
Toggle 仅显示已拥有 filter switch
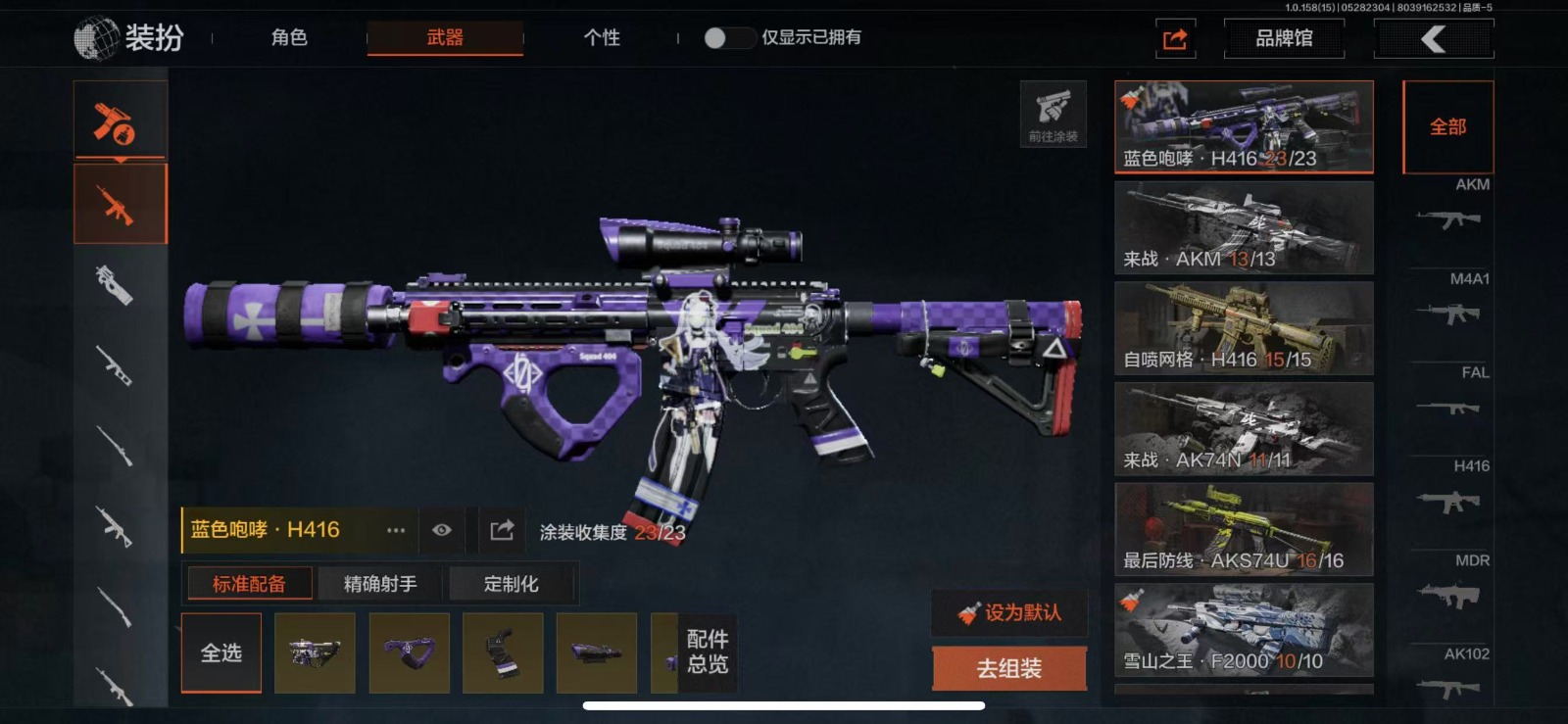[x=727, y=38]
